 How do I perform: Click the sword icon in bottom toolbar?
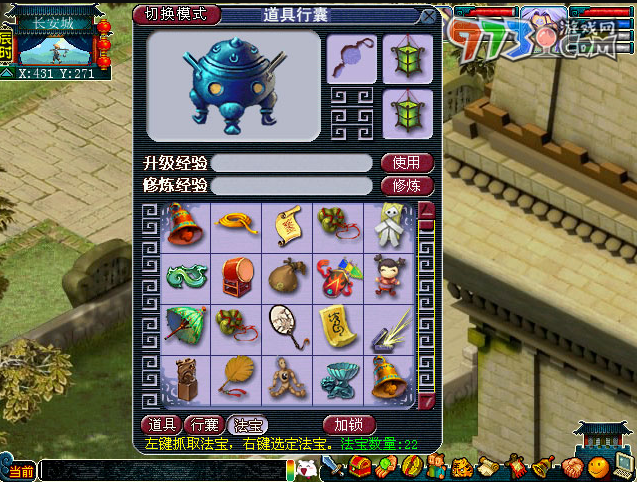[334, 467]
